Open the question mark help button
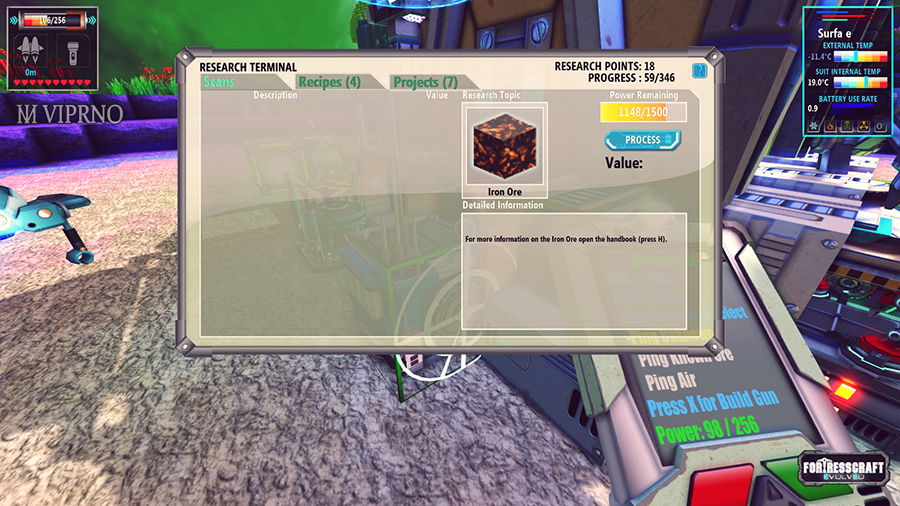The width and height of the screenshot is (900, 506). pos(699,71)
